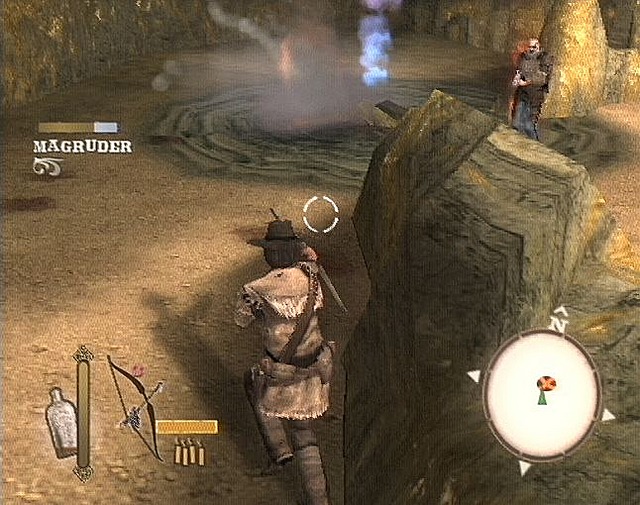Open the circular compass minimap

[x=541, y=393]
